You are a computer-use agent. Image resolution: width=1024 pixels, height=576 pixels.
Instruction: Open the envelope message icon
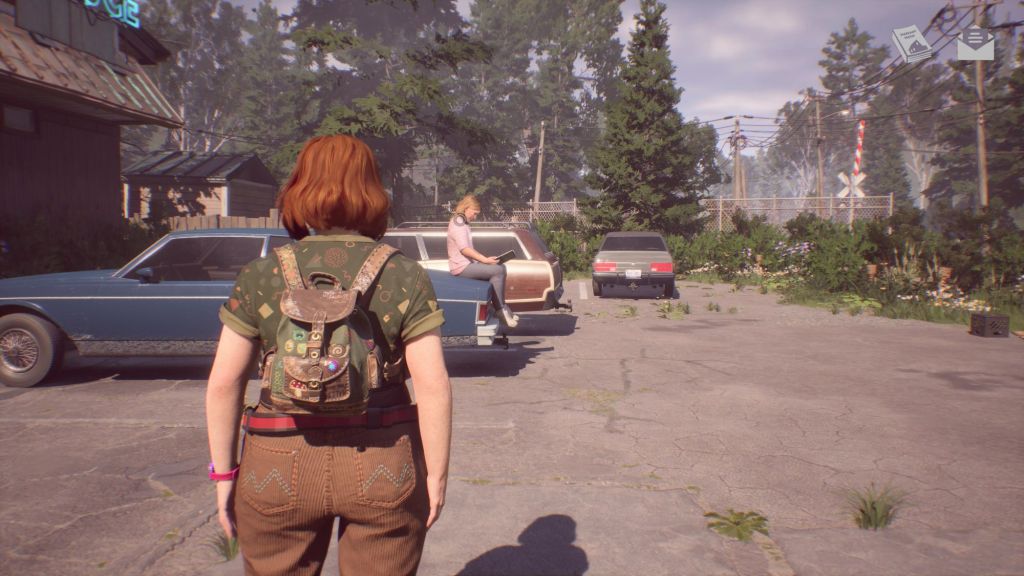click(975, 43)
